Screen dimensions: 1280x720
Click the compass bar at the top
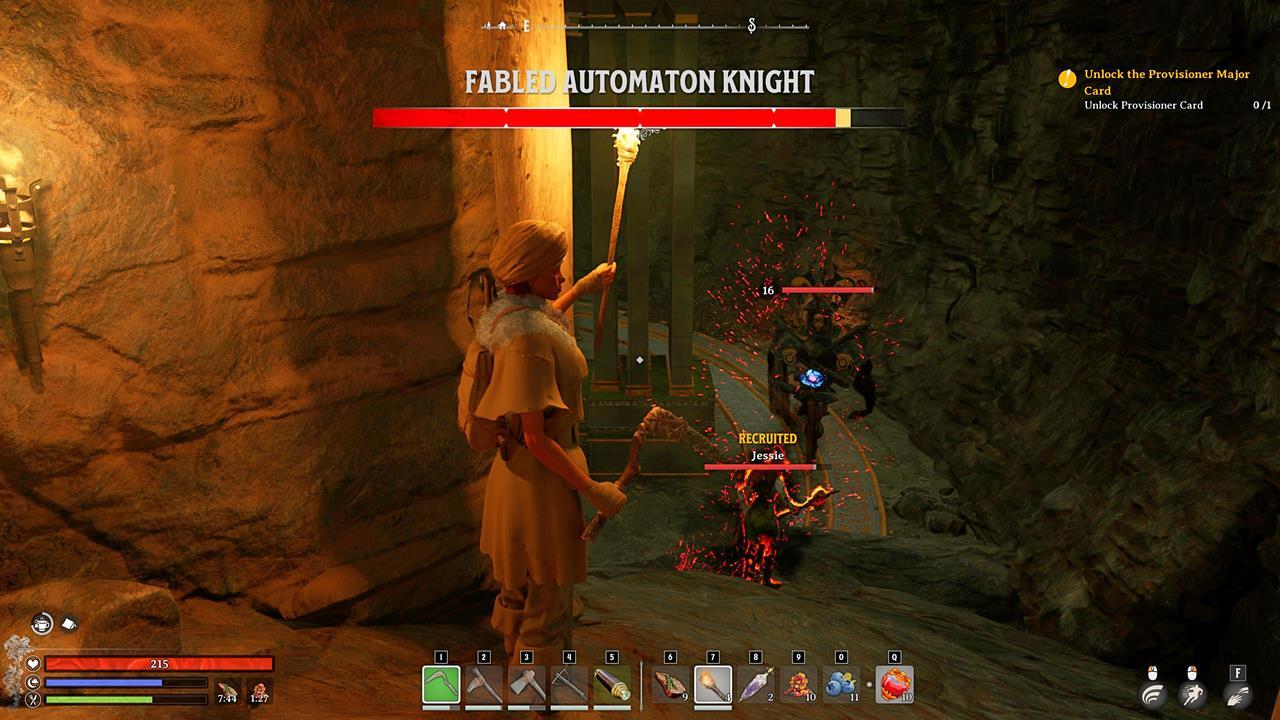click(x=640, y=26)
